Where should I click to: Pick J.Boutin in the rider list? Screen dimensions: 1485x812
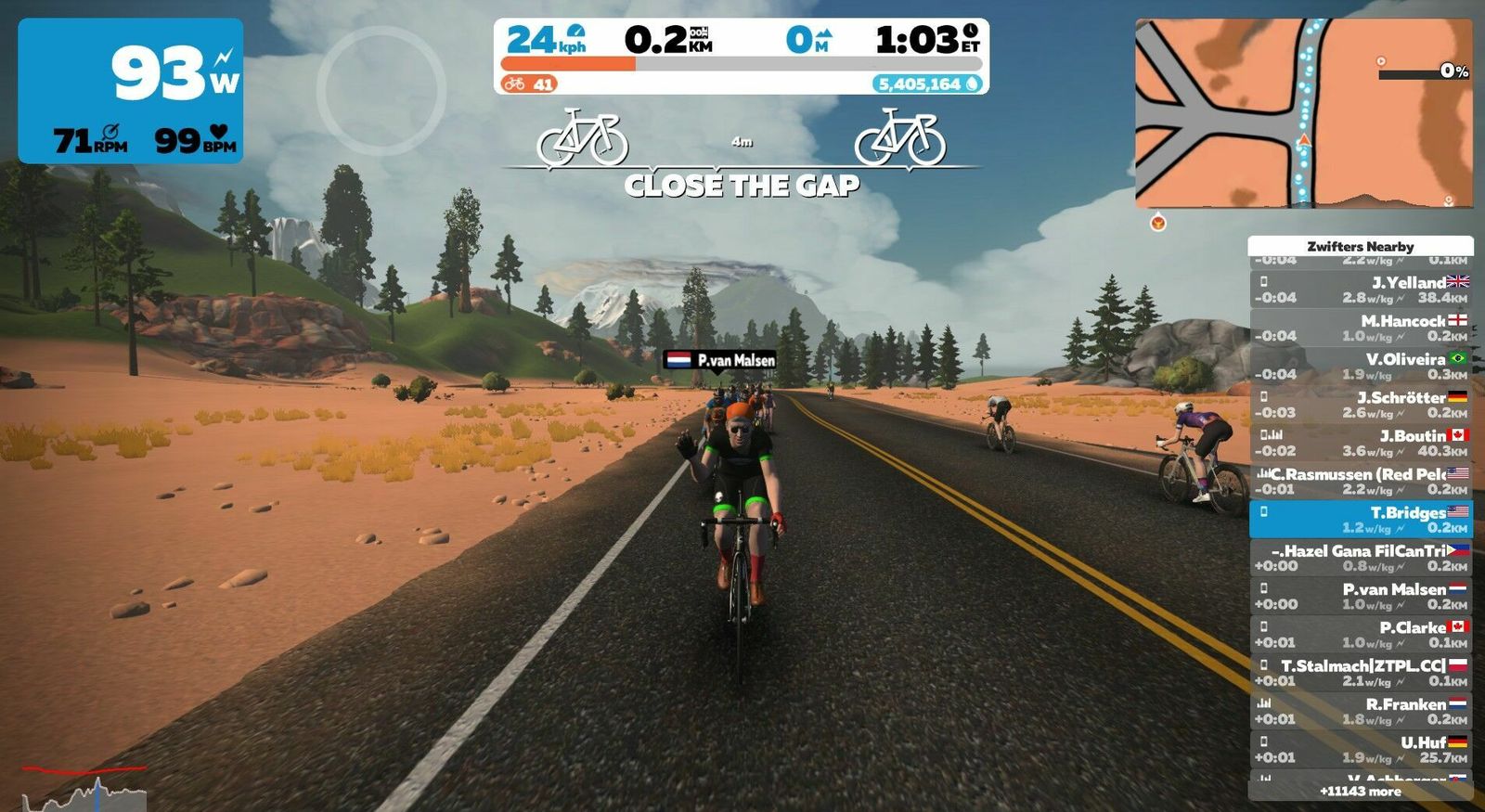1361,443
